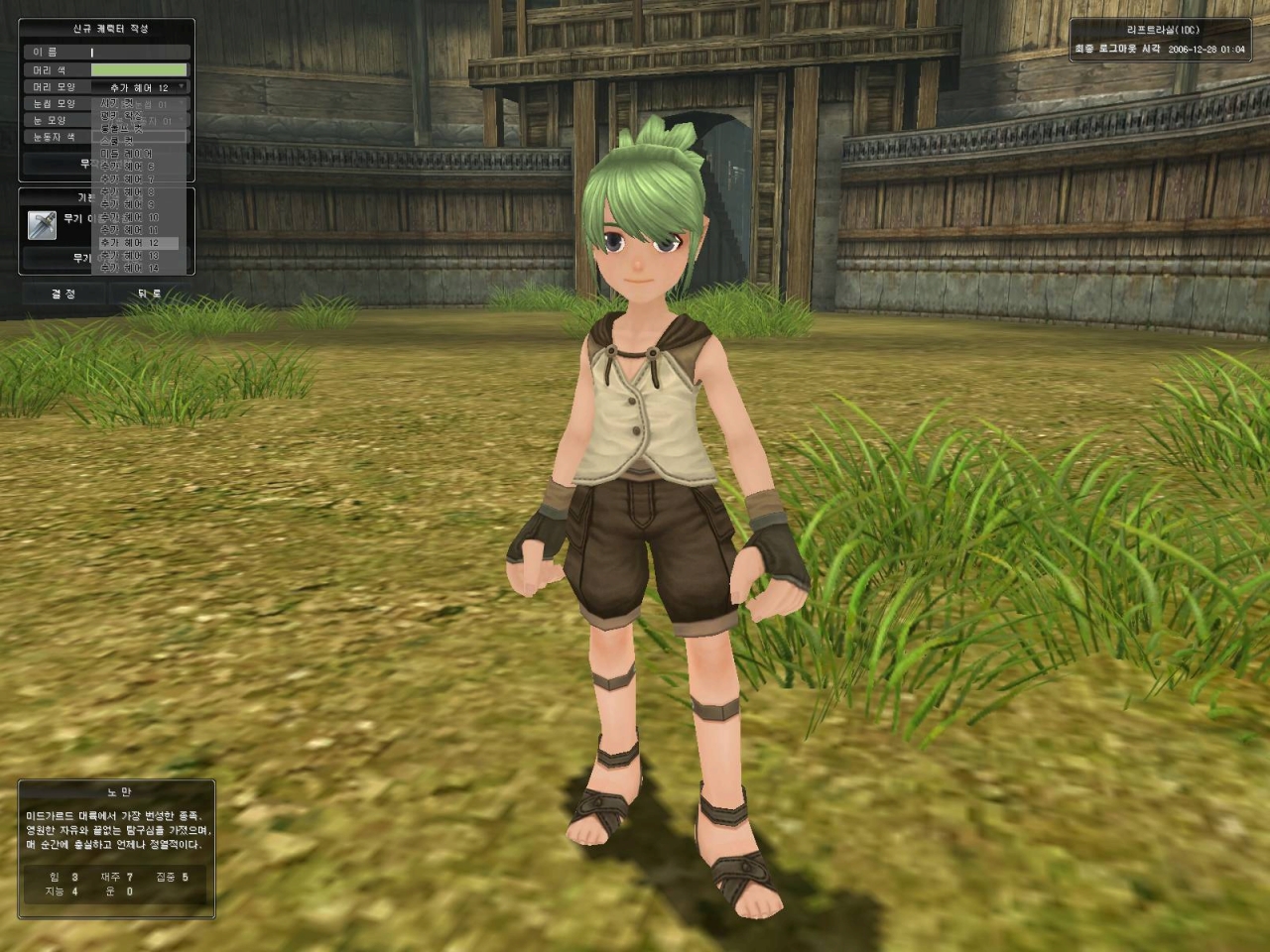Screen dimensions: 1270x952
Task: Go back with the 뒤로 button
Action: pyautogui.click(x=150, y=295)
